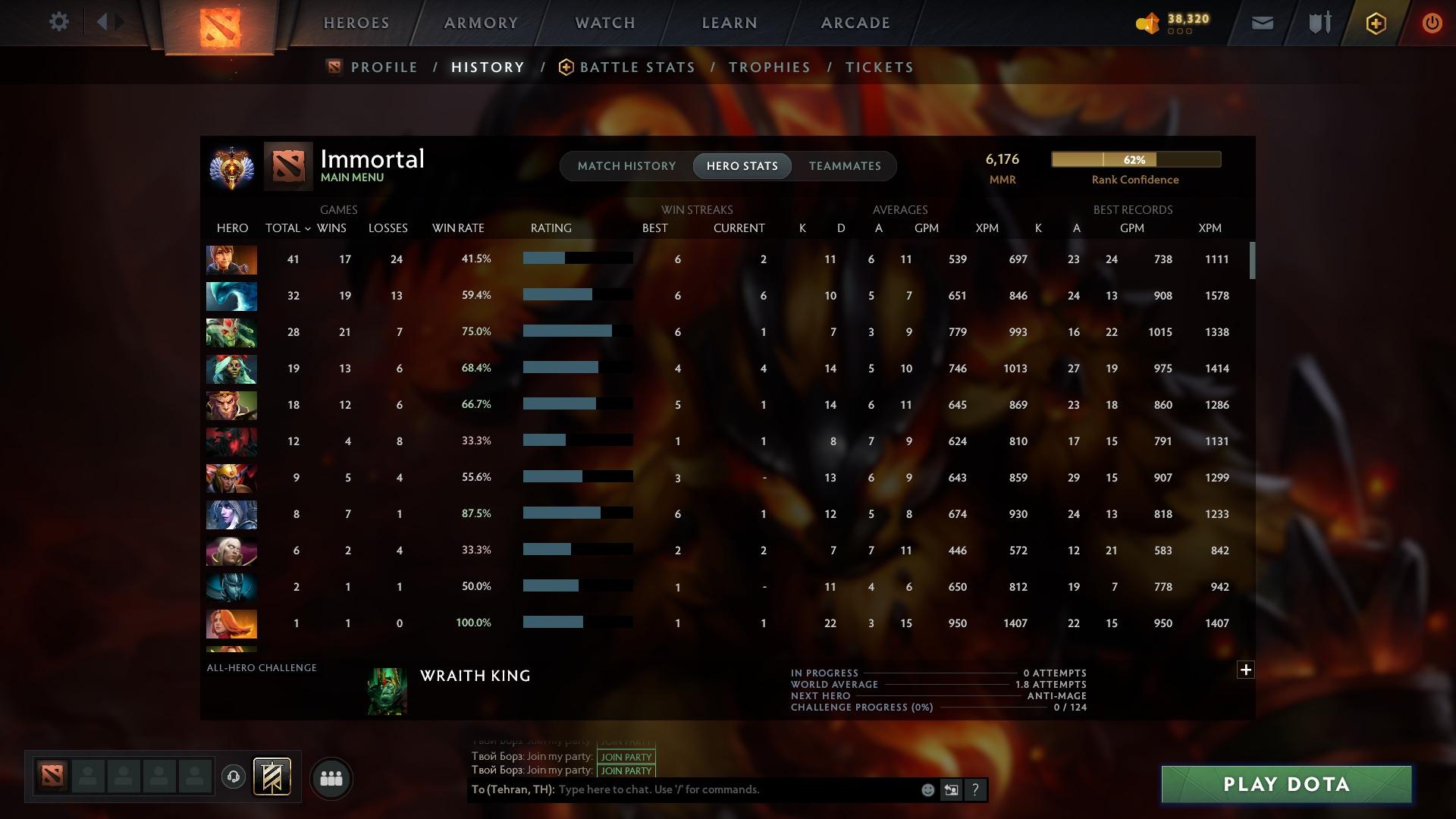Open the gold Dota Plus hexagon icon
The height and width of the screenshot is (819, 1456).
[1375, 23]
